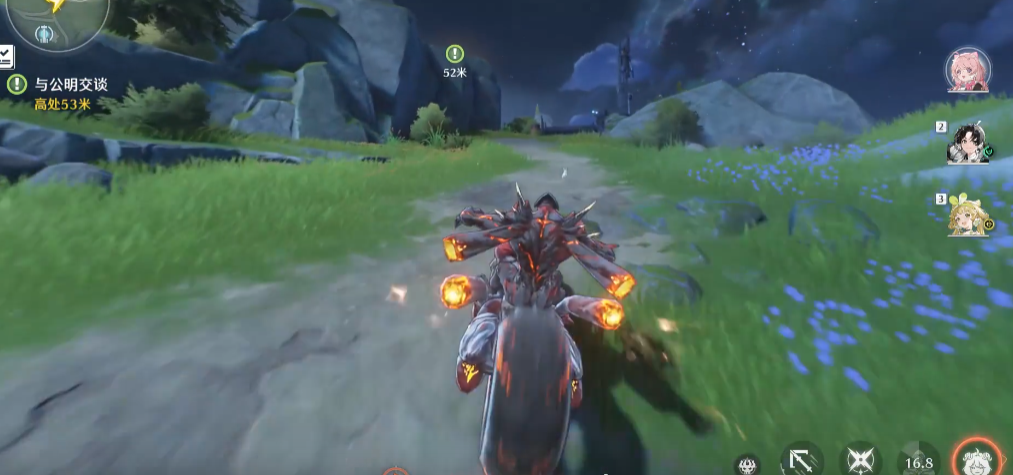Use the diagonal sword attack skill
Image resolution: width=1013 pixels, height=475 pixels.
[801, 460]
